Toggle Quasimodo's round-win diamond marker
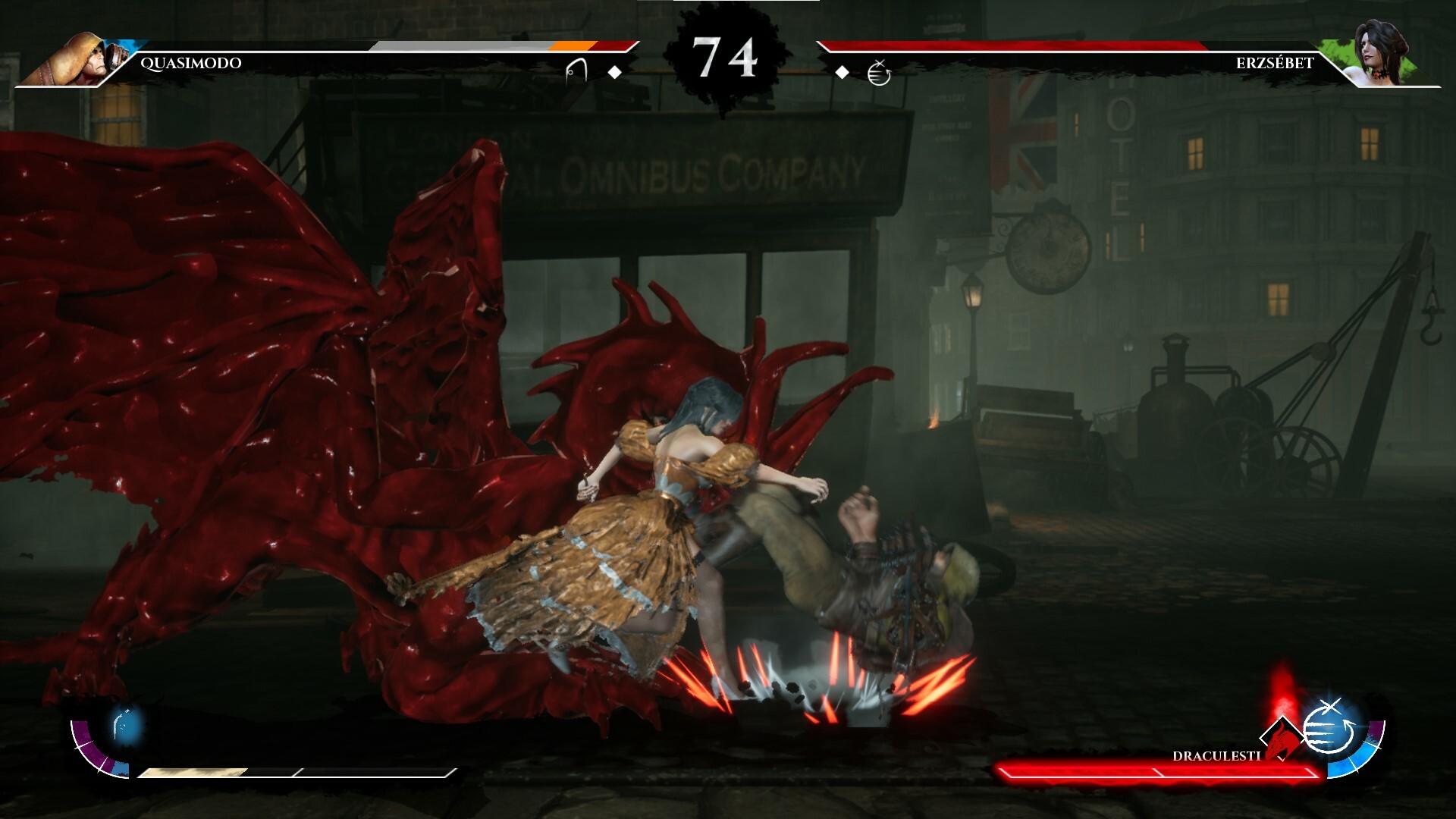 pos(614,73)
